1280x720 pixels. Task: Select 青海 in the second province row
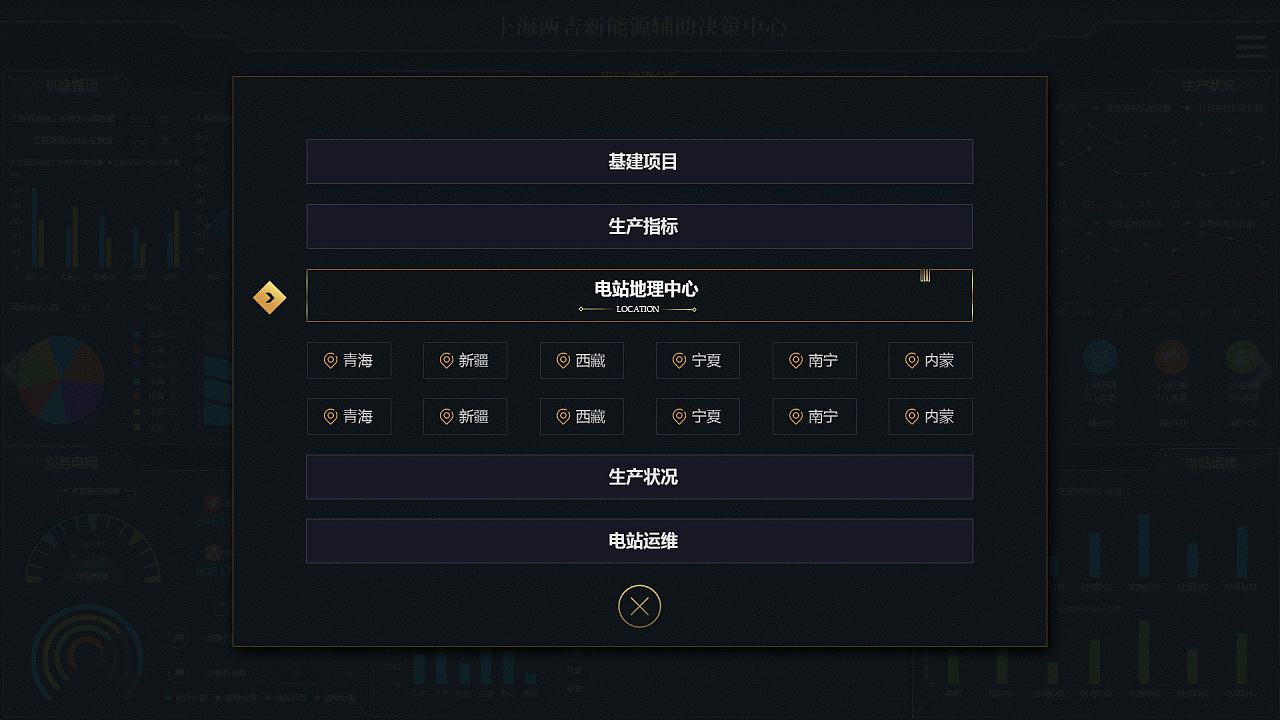[x=349, y=416]
